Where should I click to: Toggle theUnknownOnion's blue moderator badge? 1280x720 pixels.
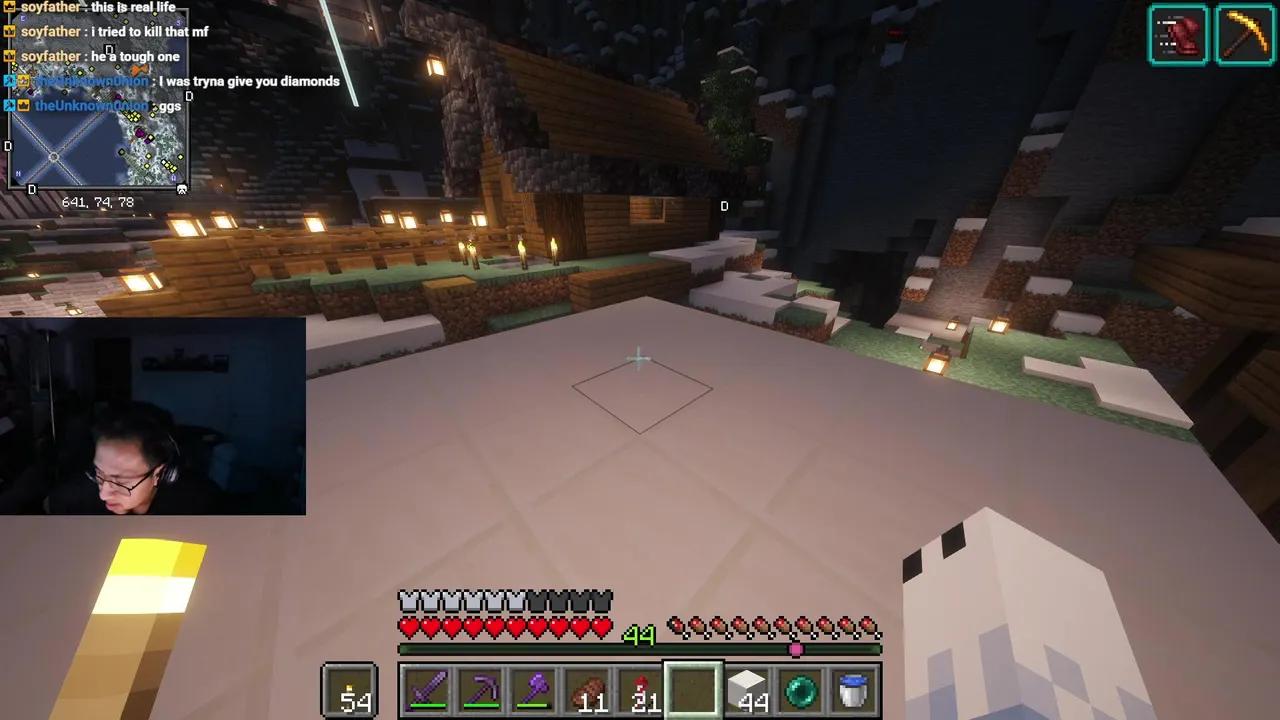8,104
